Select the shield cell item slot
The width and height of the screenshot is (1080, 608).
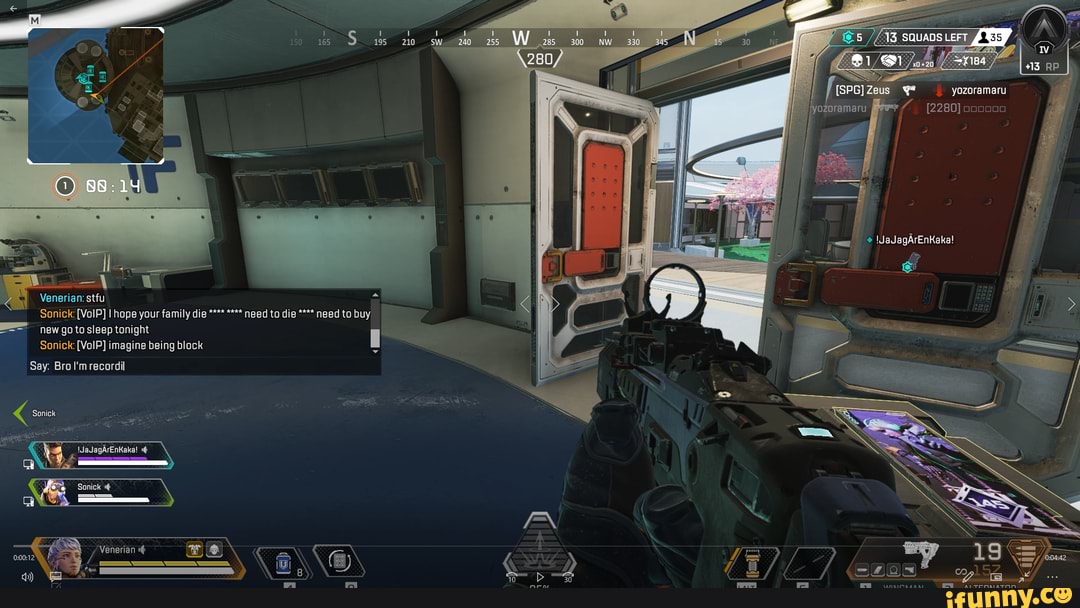click(x=283, y=563)
